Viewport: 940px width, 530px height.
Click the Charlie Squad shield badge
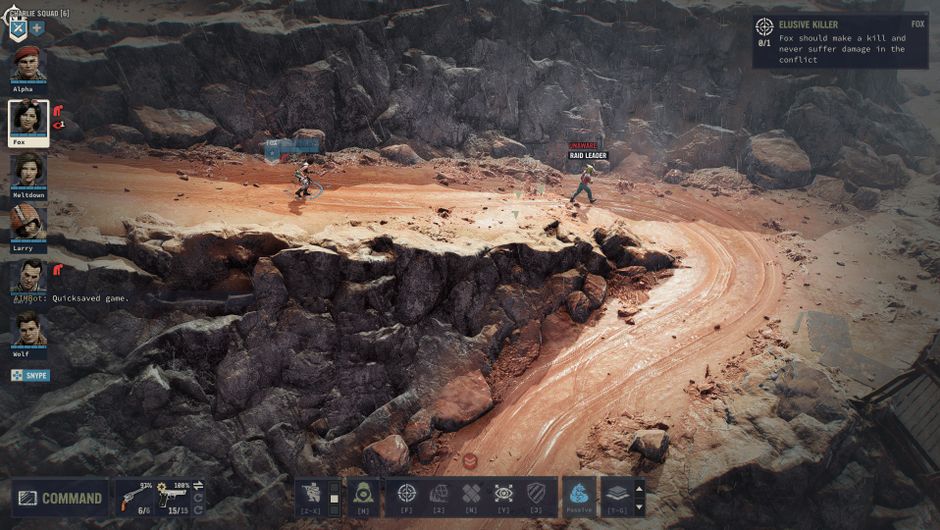coord(17,28)
